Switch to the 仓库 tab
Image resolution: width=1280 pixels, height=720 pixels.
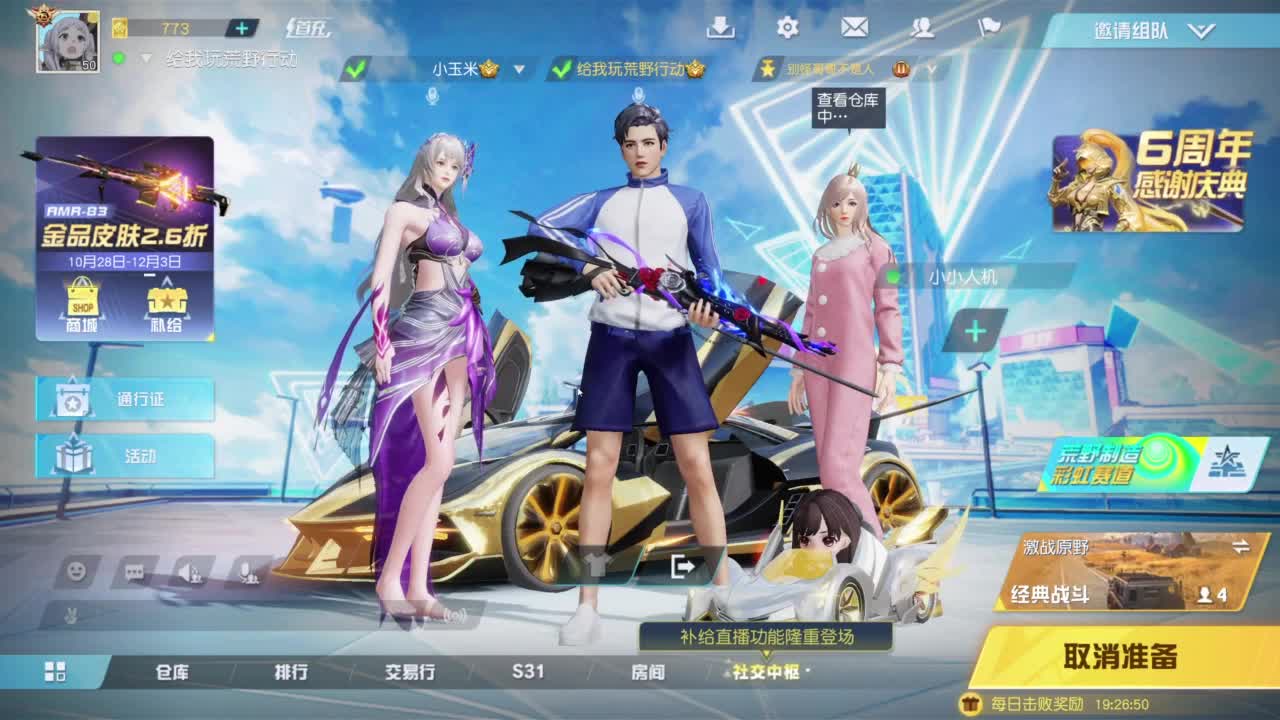tap(170, 672)
